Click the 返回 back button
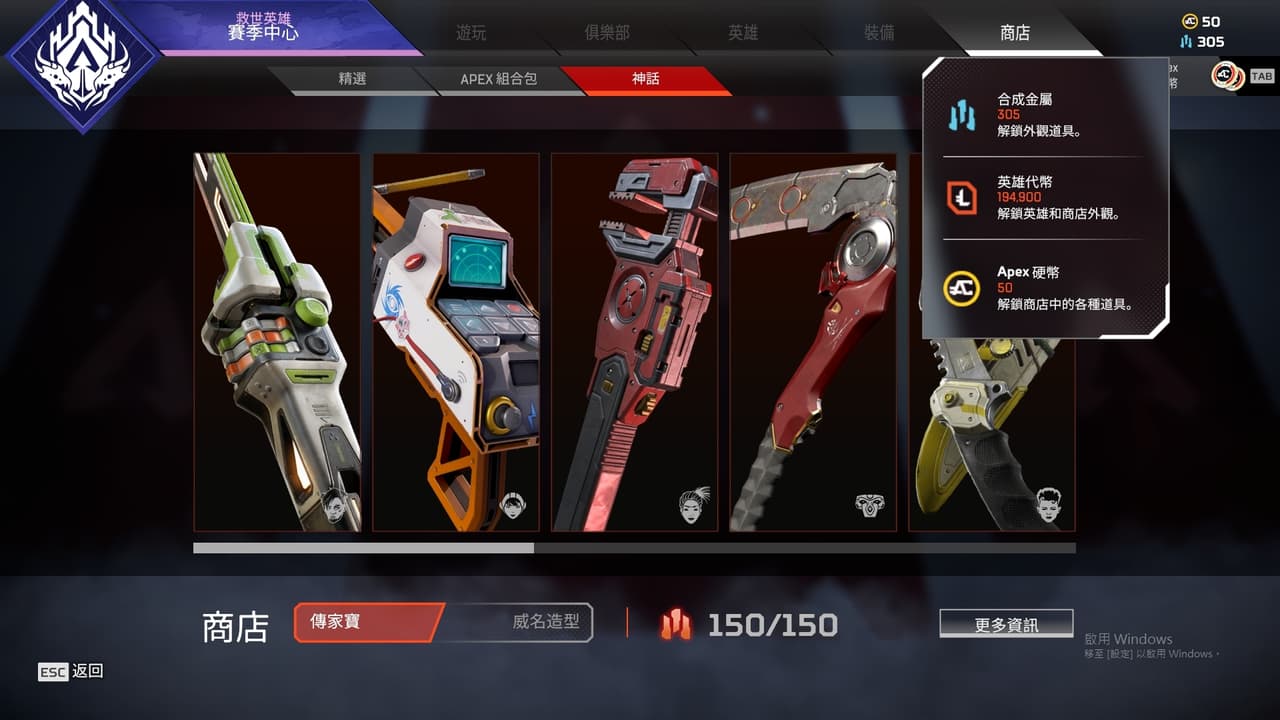The image size is (1280, 720). click(x=71, y=672)
